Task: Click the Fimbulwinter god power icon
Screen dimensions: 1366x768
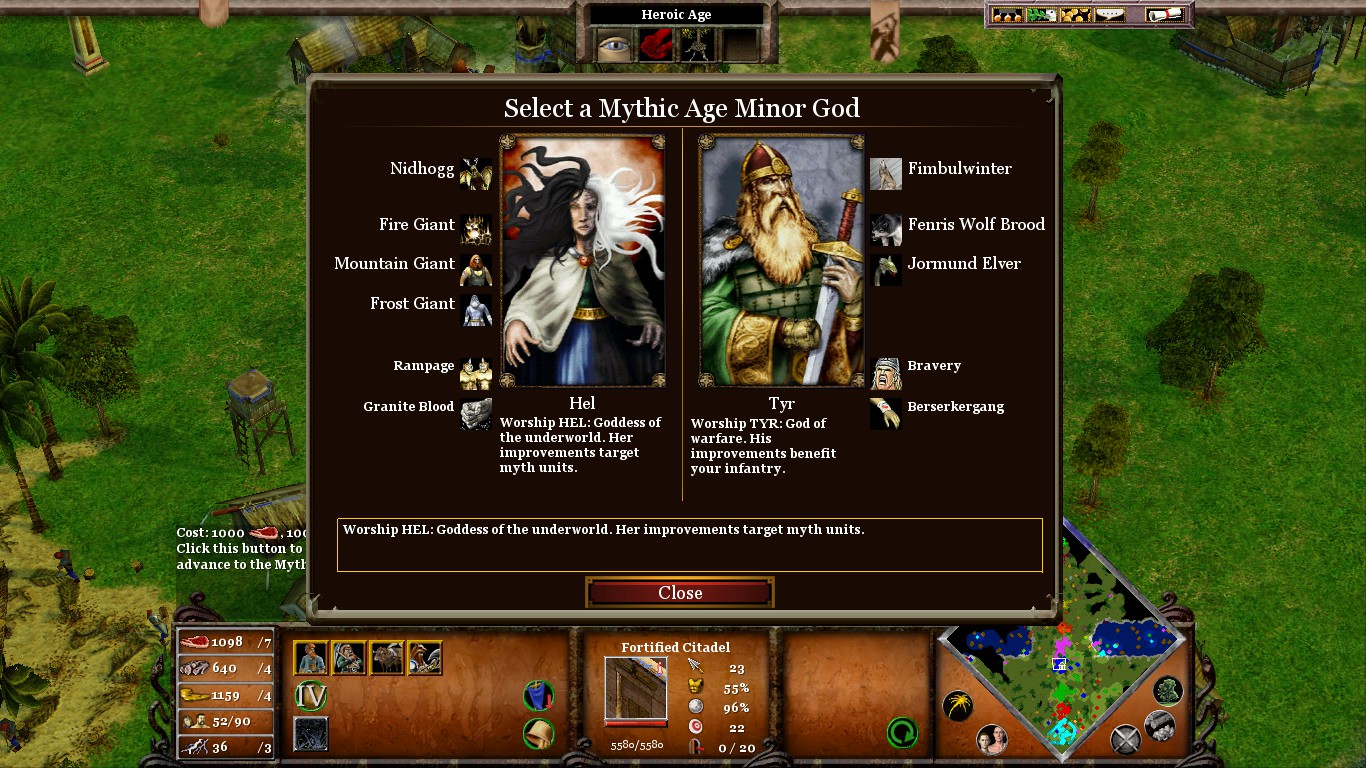Action: pyautogui.click(x=886, y=174)
